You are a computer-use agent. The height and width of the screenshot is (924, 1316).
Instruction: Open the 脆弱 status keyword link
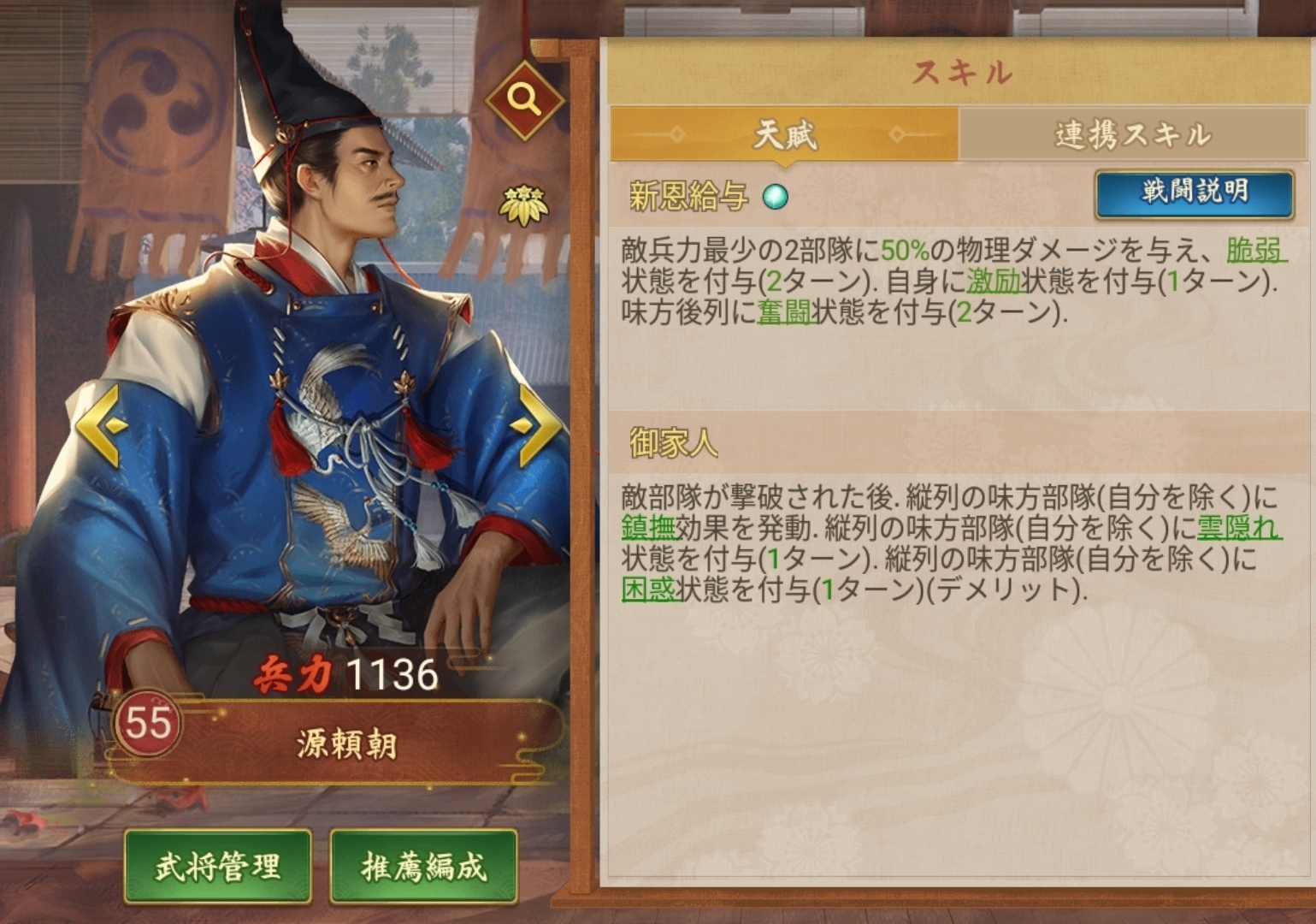(1254, 250)
